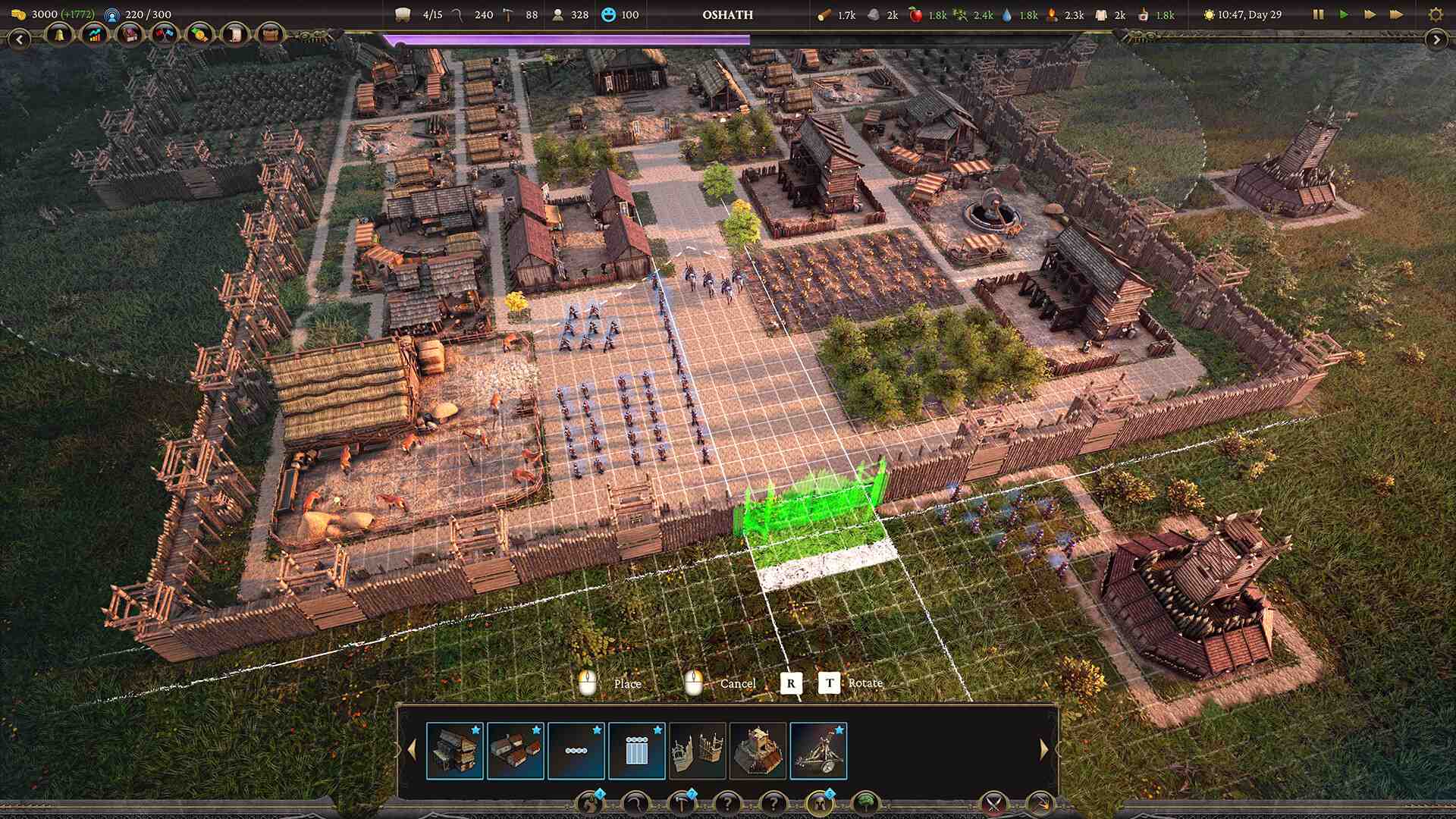The width and height of the screenshot is (1456, 819).
Task: Open the scroll document icon
Action: [234, 35]
